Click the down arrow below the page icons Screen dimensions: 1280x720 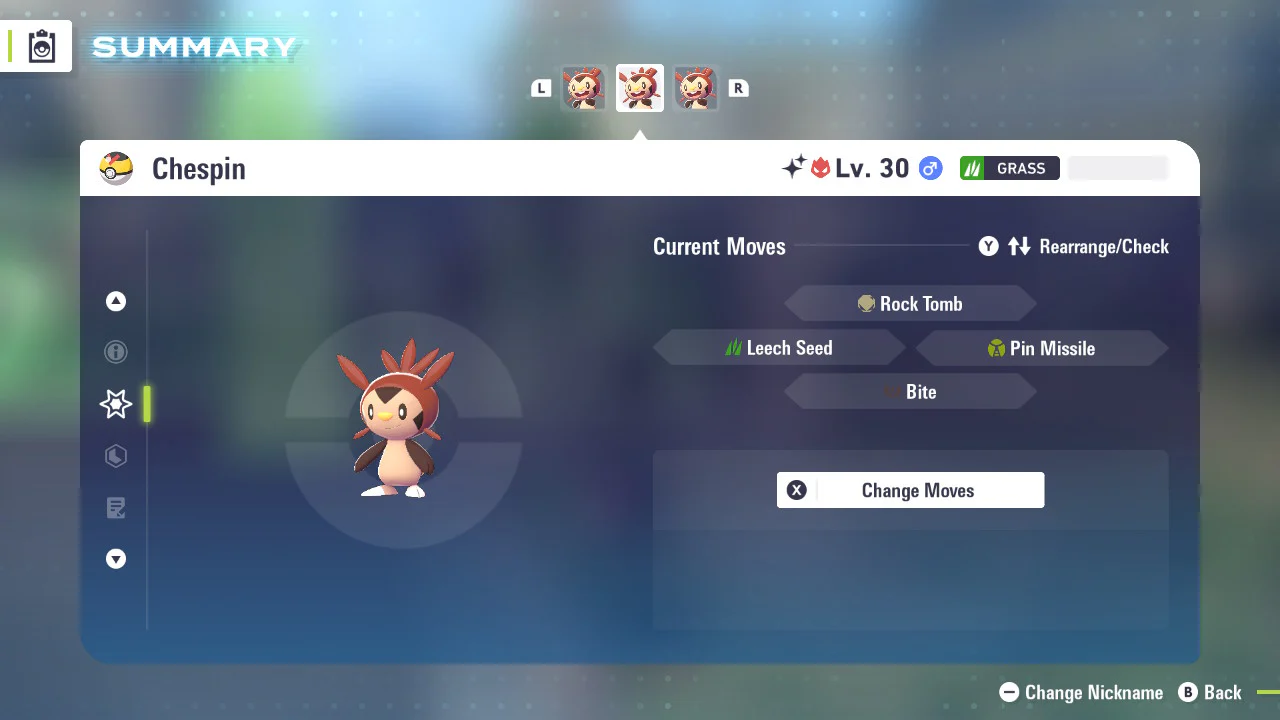pos(116,560)
